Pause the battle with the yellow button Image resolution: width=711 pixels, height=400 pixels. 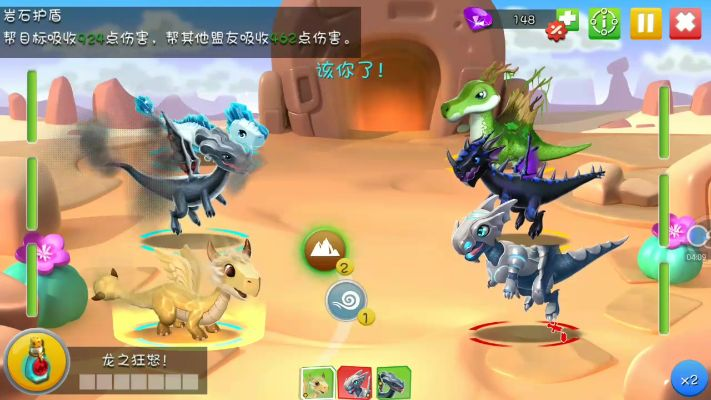(645, 22)
